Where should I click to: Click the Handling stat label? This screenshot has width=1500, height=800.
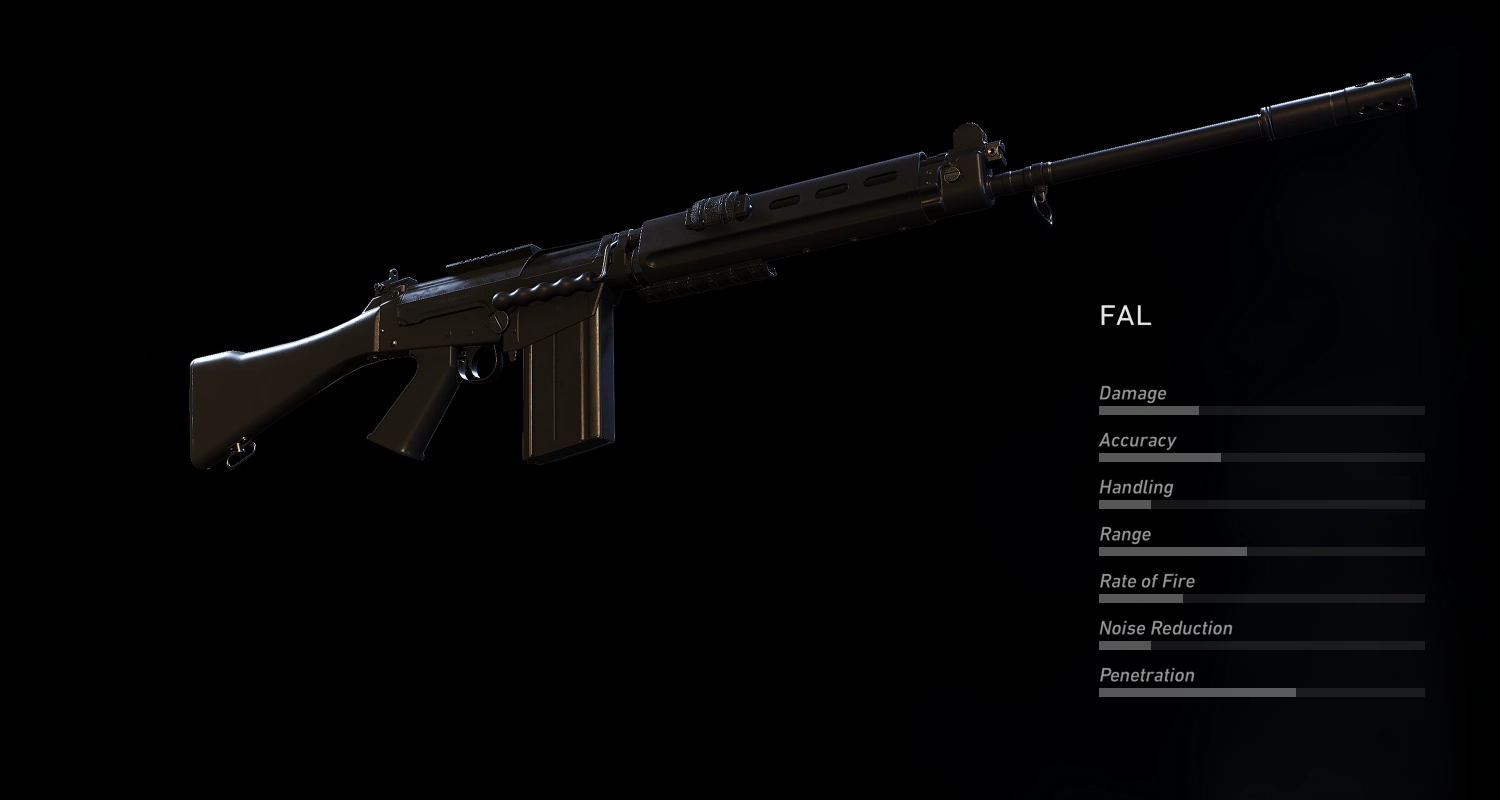1136,487
